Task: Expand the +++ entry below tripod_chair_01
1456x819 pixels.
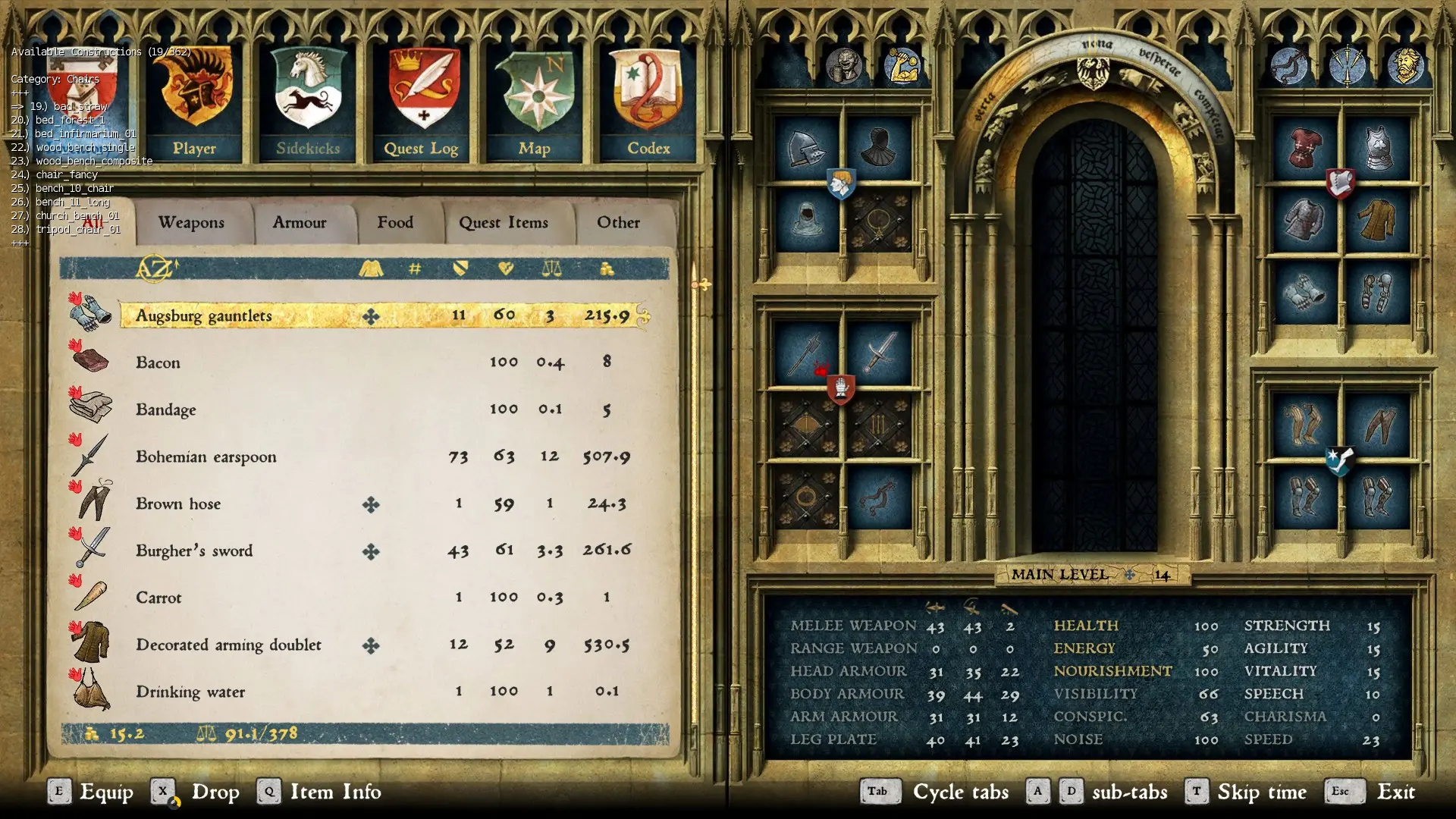Action: coord(19,243)
